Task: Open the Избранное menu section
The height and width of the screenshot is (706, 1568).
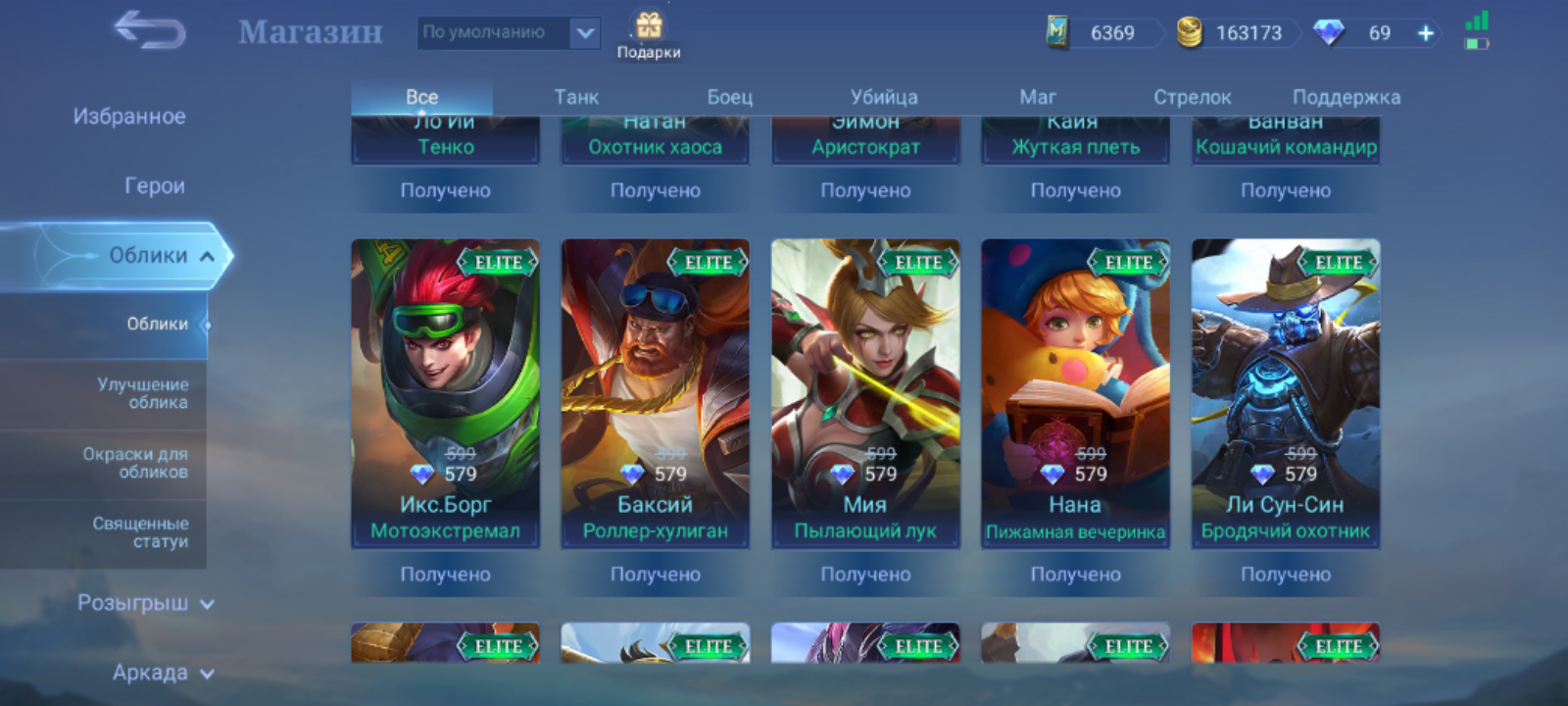Action: 129,117
